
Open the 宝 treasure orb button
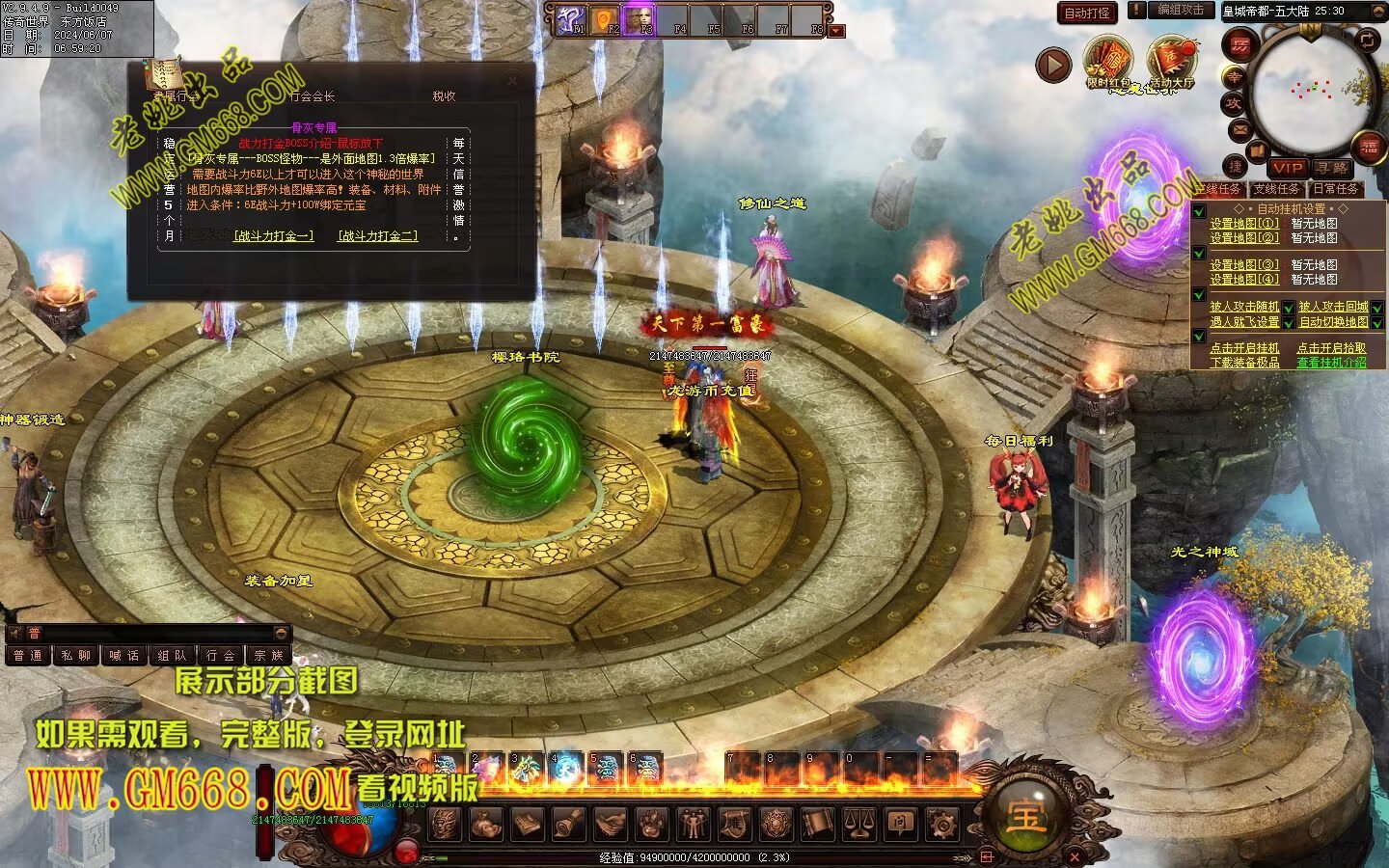tap(1026, 815)
